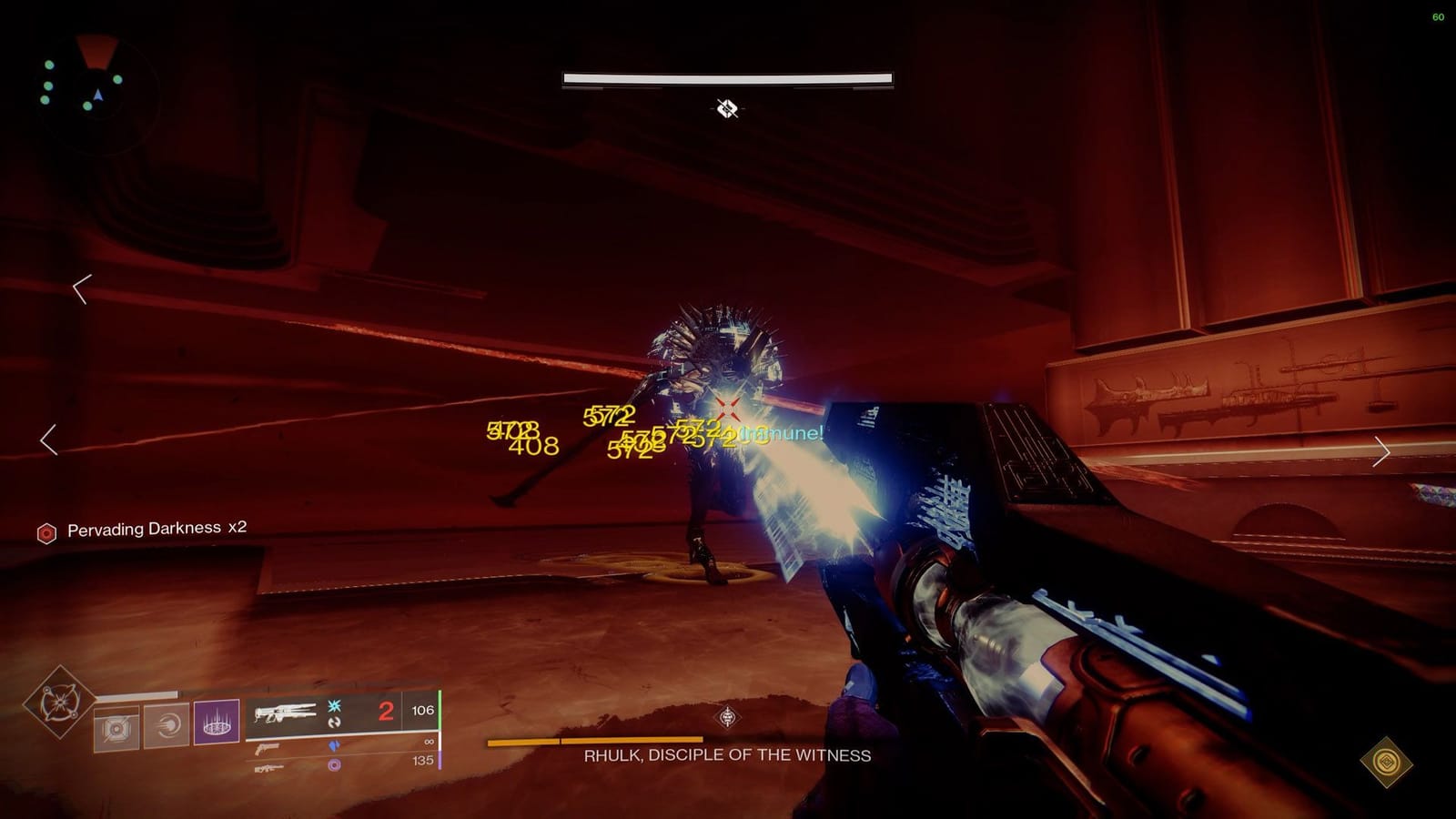The height and width of the screenshot is (819, 1456).
Task: Click the upper-left angle bracket arrow
Action: [x=80, y=291]
